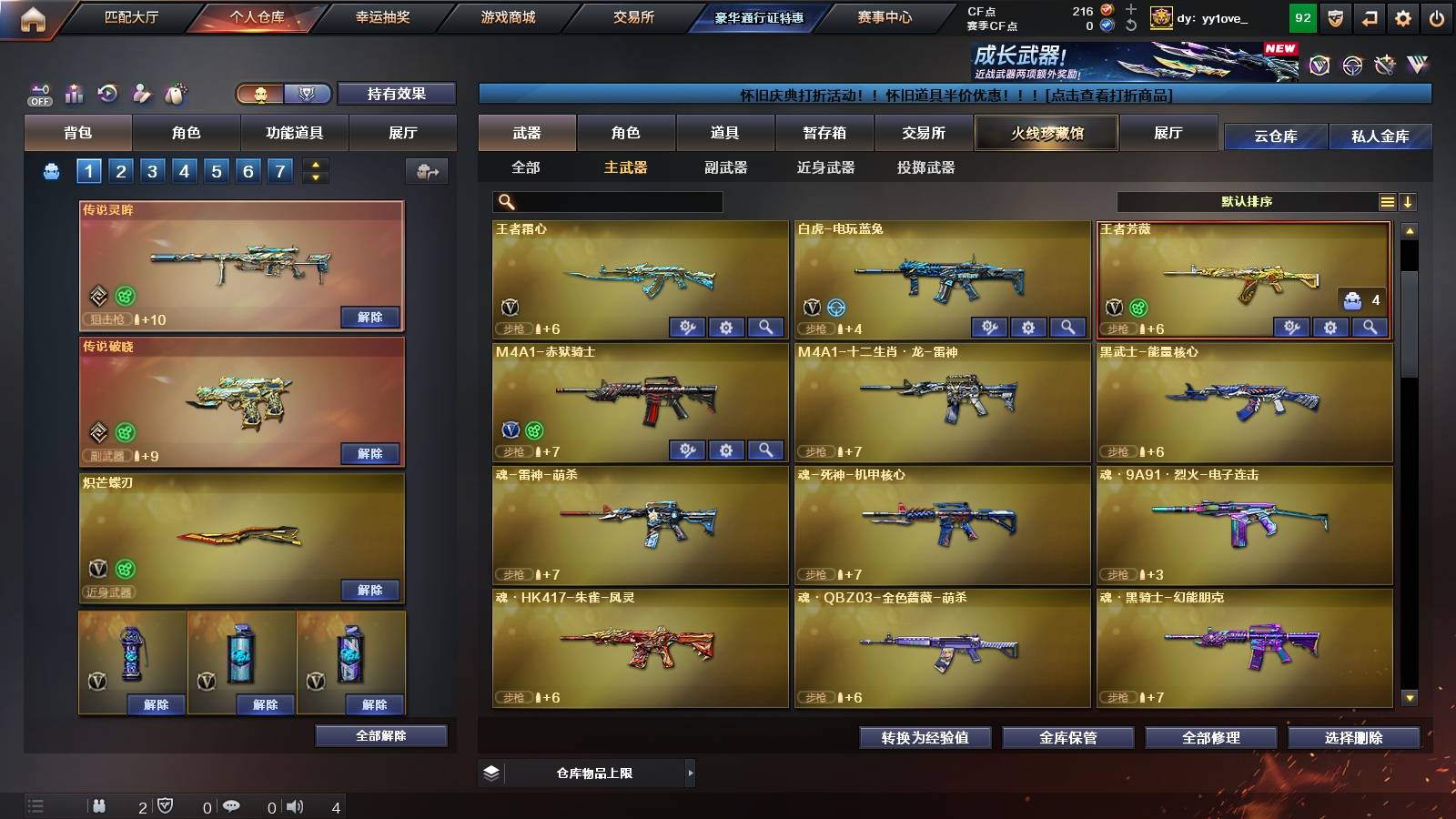Switch to the 火线珍藏馆 tab
Viewport: 1456px width, 819px height.
pyautogui.click(x=1045, y=133)
